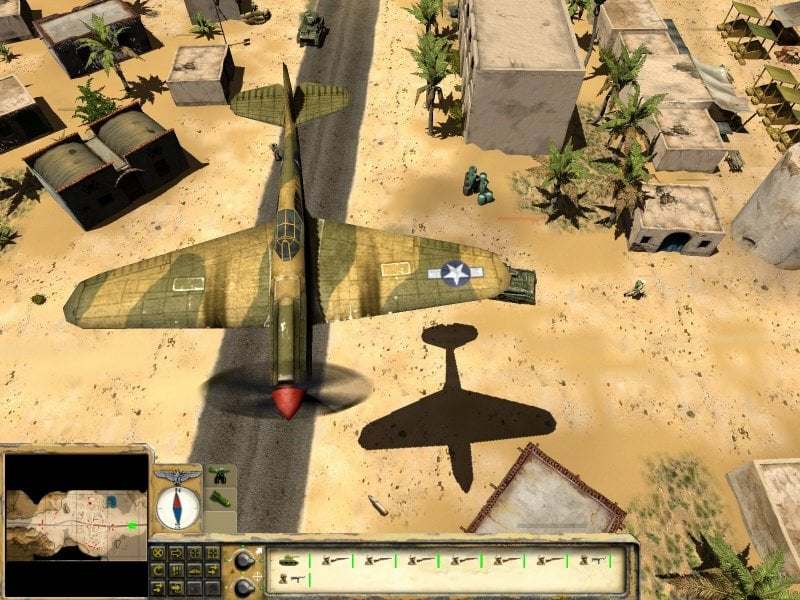Select the green item icon below the binoculars
Image resolution: width=800 pixels, height=600 pixels.
click(219, 499)
